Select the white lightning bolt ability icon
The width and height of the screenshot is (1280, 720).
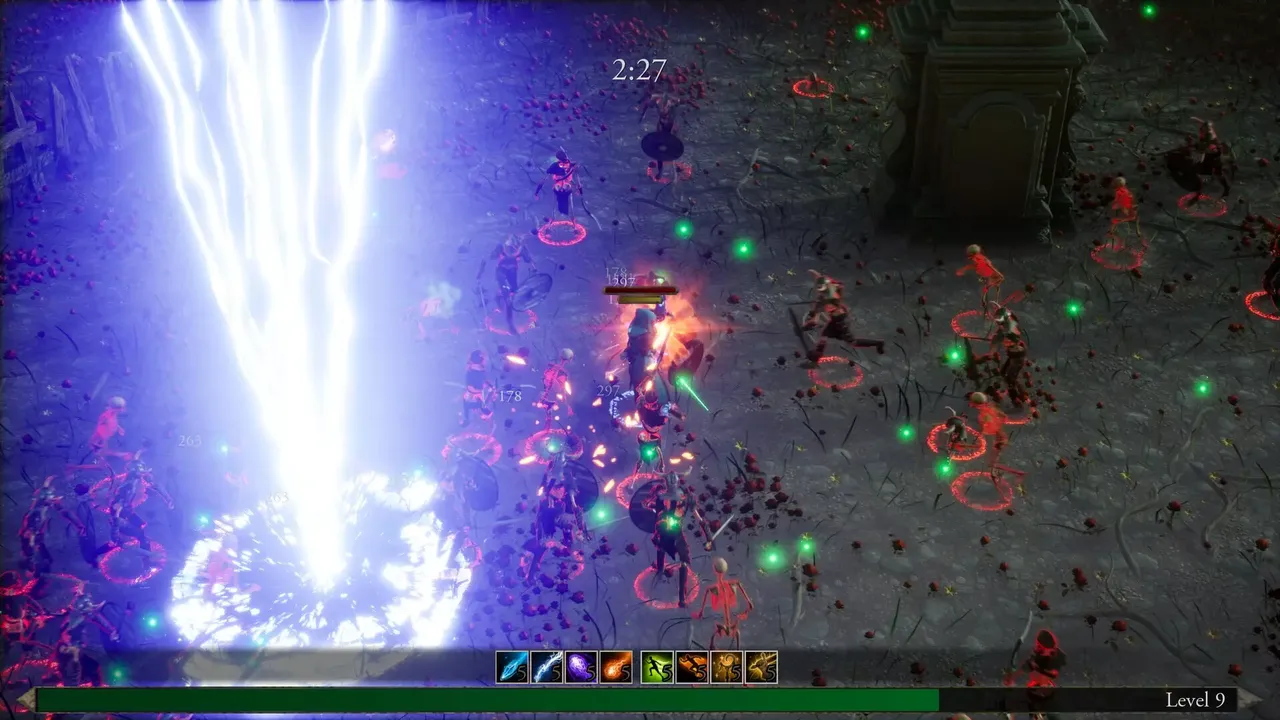tap(546, 665)
